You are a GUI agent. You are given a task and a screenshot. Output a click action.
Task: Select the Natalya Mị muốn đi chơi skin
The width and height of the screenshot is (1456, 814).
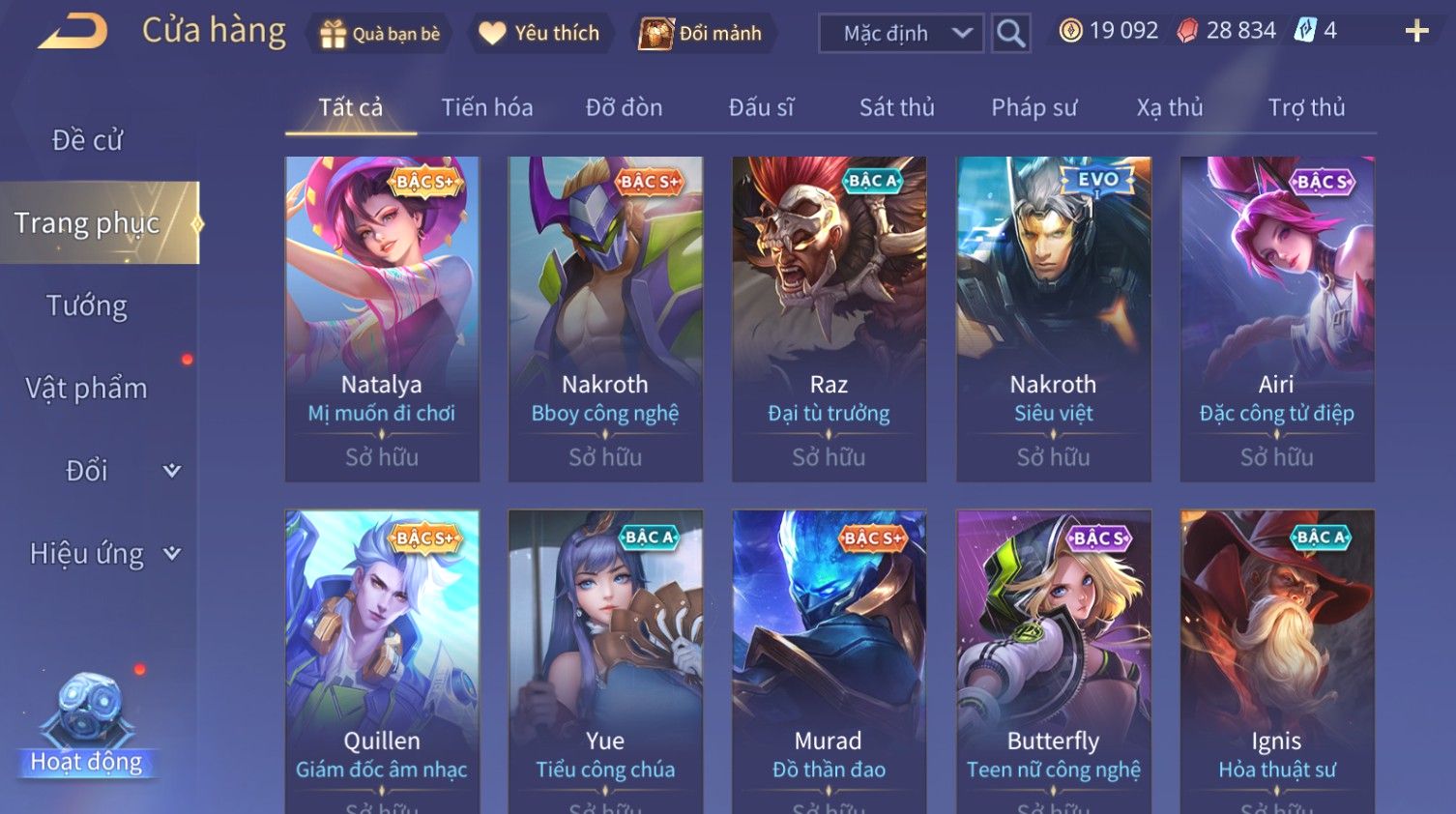pos(382,319)
